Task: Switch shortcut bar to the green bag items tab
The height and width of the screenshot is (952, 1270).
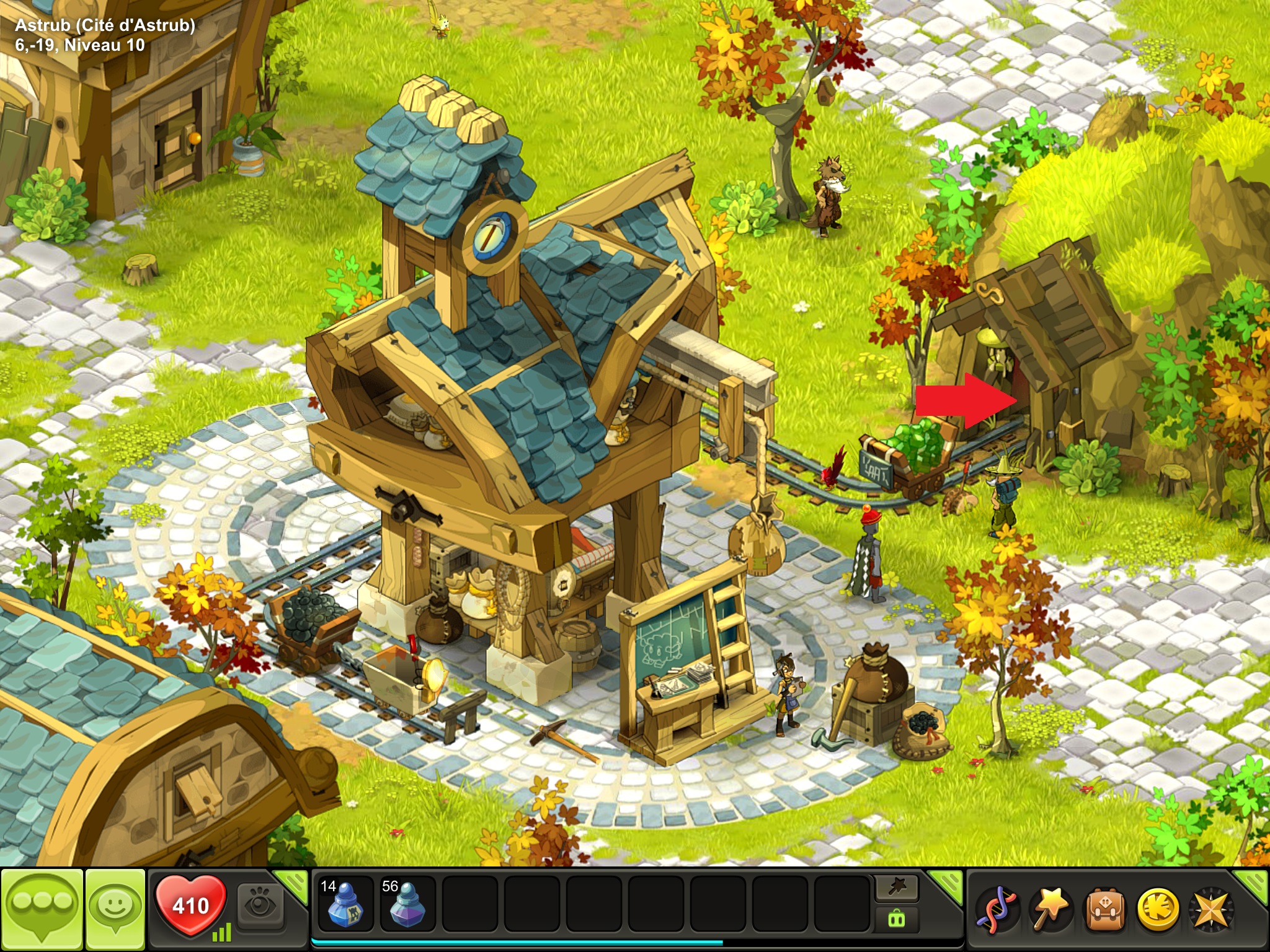Action: tap(897, 919)
